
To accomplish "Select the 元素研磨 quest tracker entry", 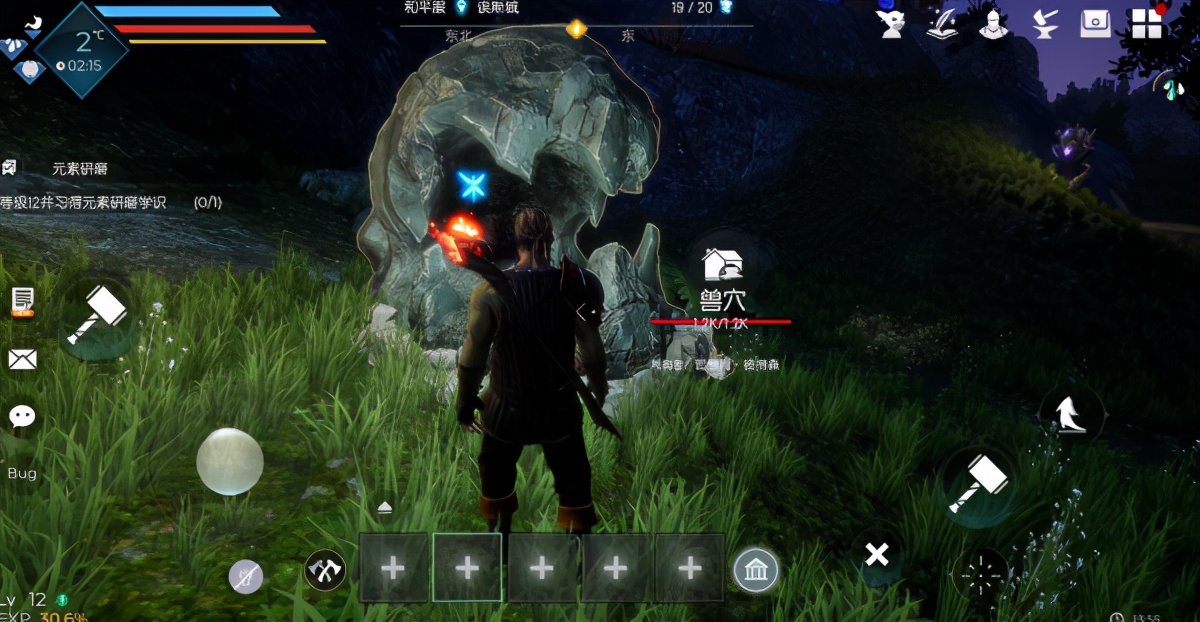I will (x=80, y=169).
